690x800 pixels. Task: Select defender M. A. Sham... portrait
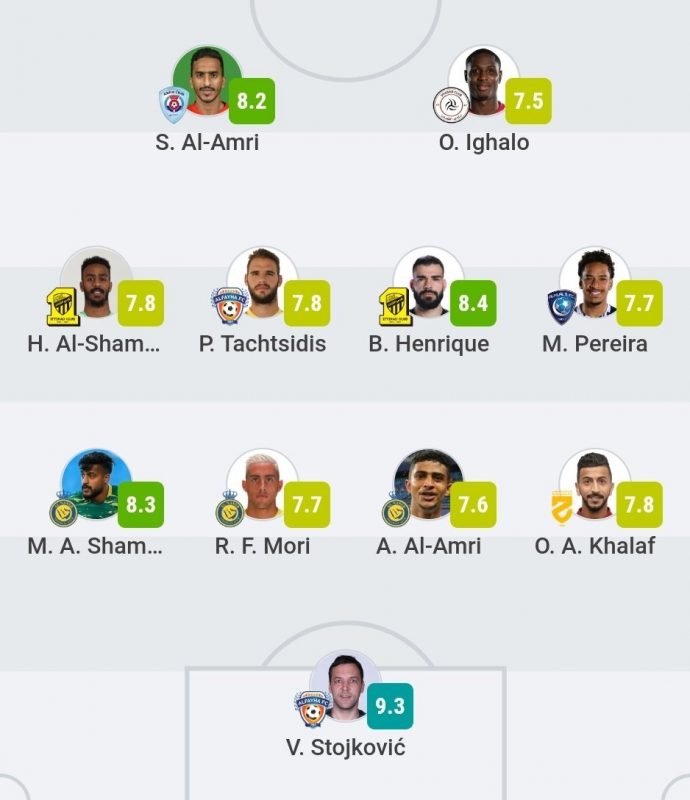point(96,486)
